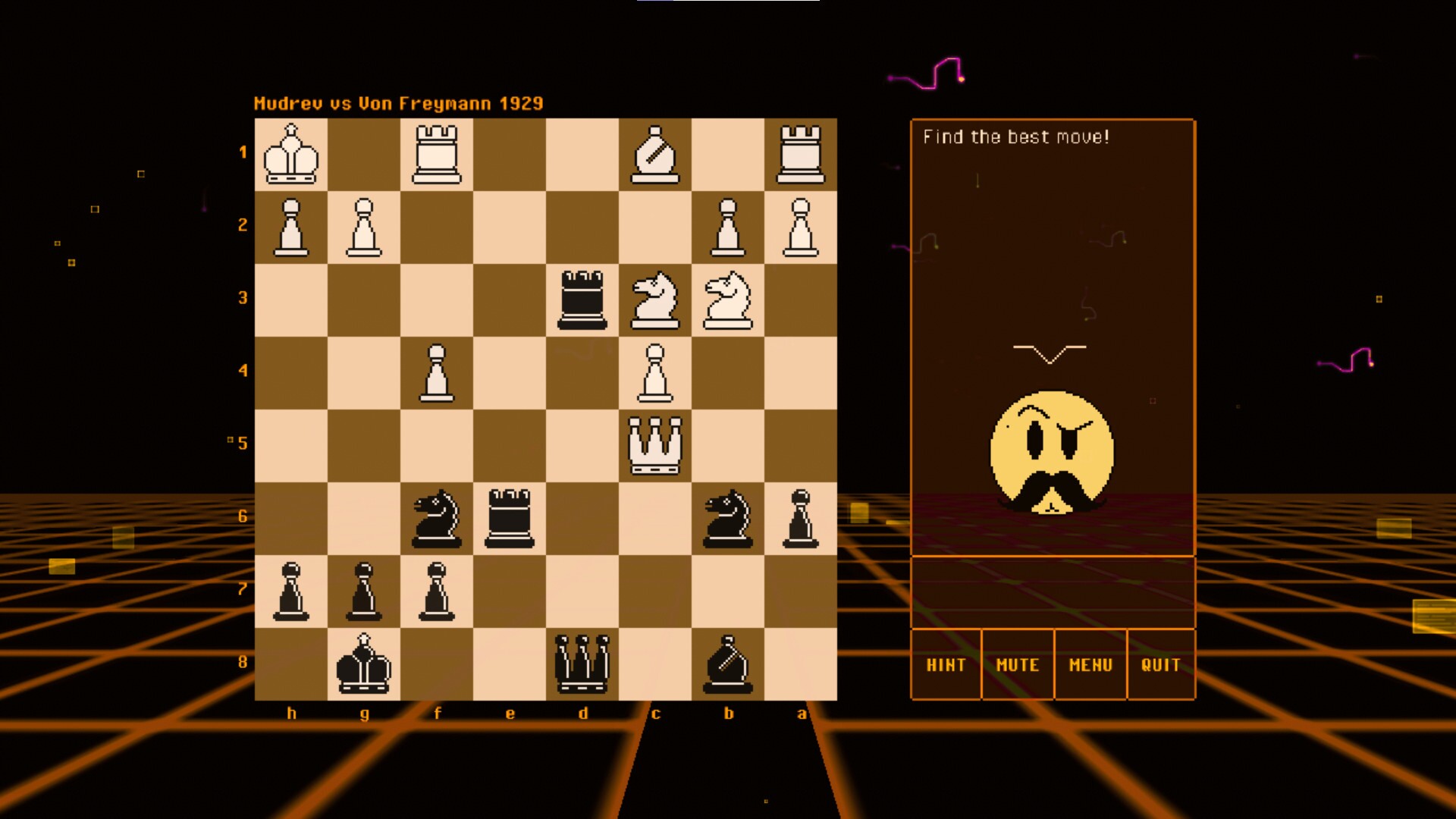Screen dimensions: 1456x819
Task: Click the black rook on e6
Action: 510,519
